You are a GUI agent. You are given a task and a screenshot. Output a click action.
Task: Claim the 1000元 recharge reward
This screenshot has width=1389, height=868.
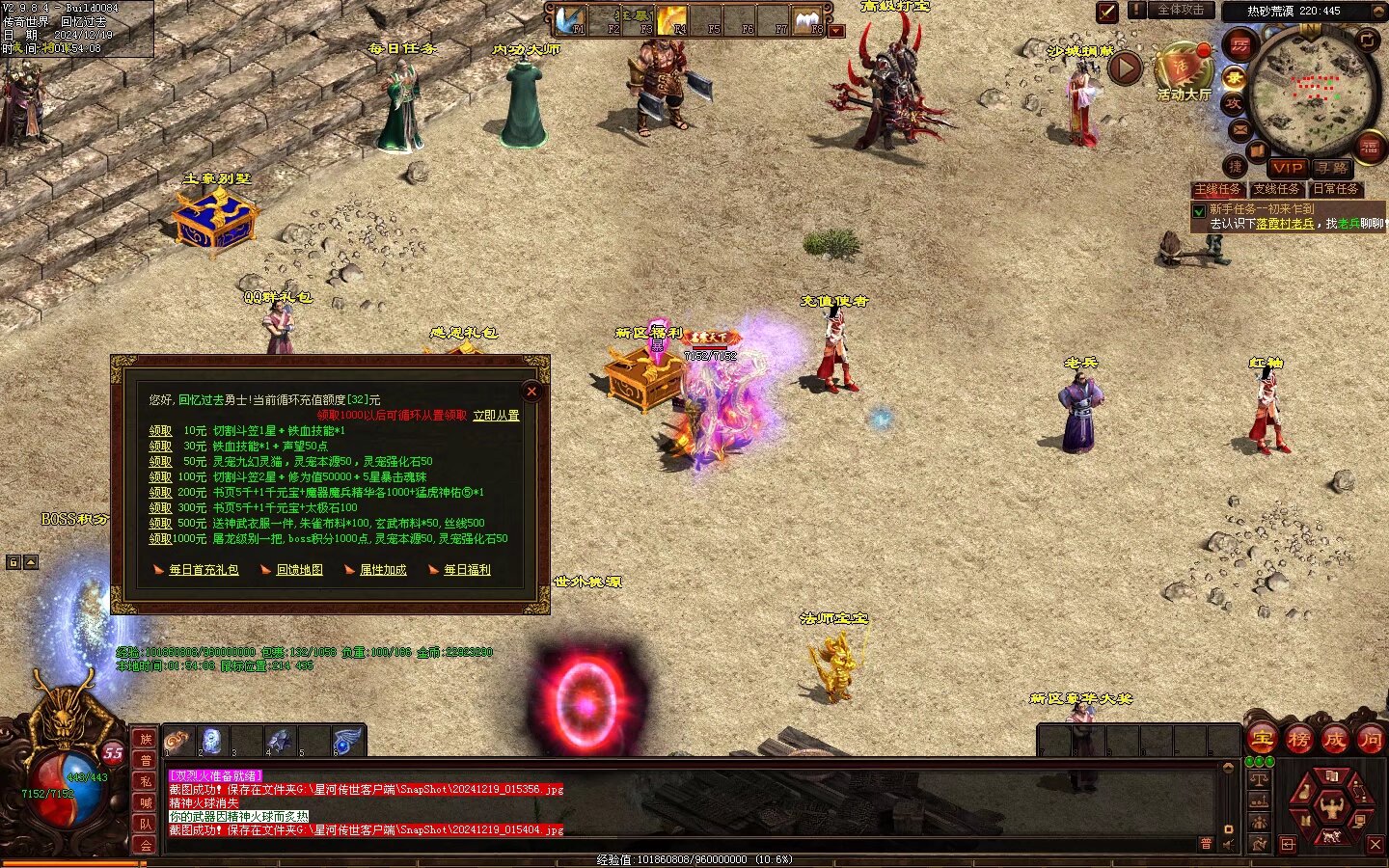160,539
